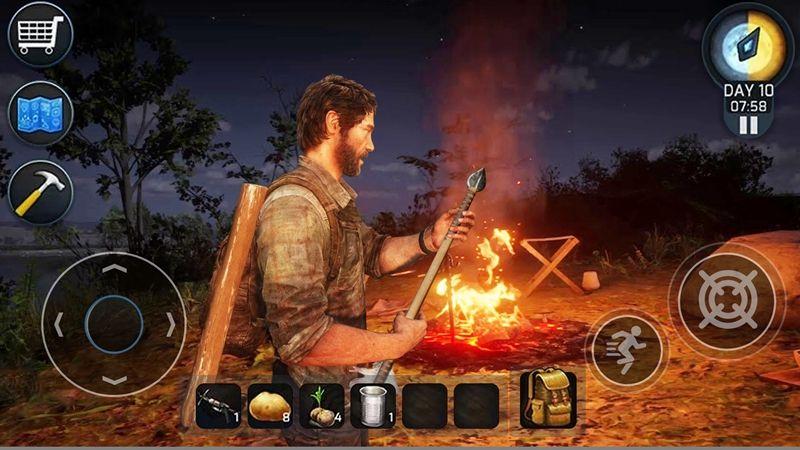Select the sprouting seedling hotbar slot
This screenshot has width=800, height=450.
[x=322, y=406]
